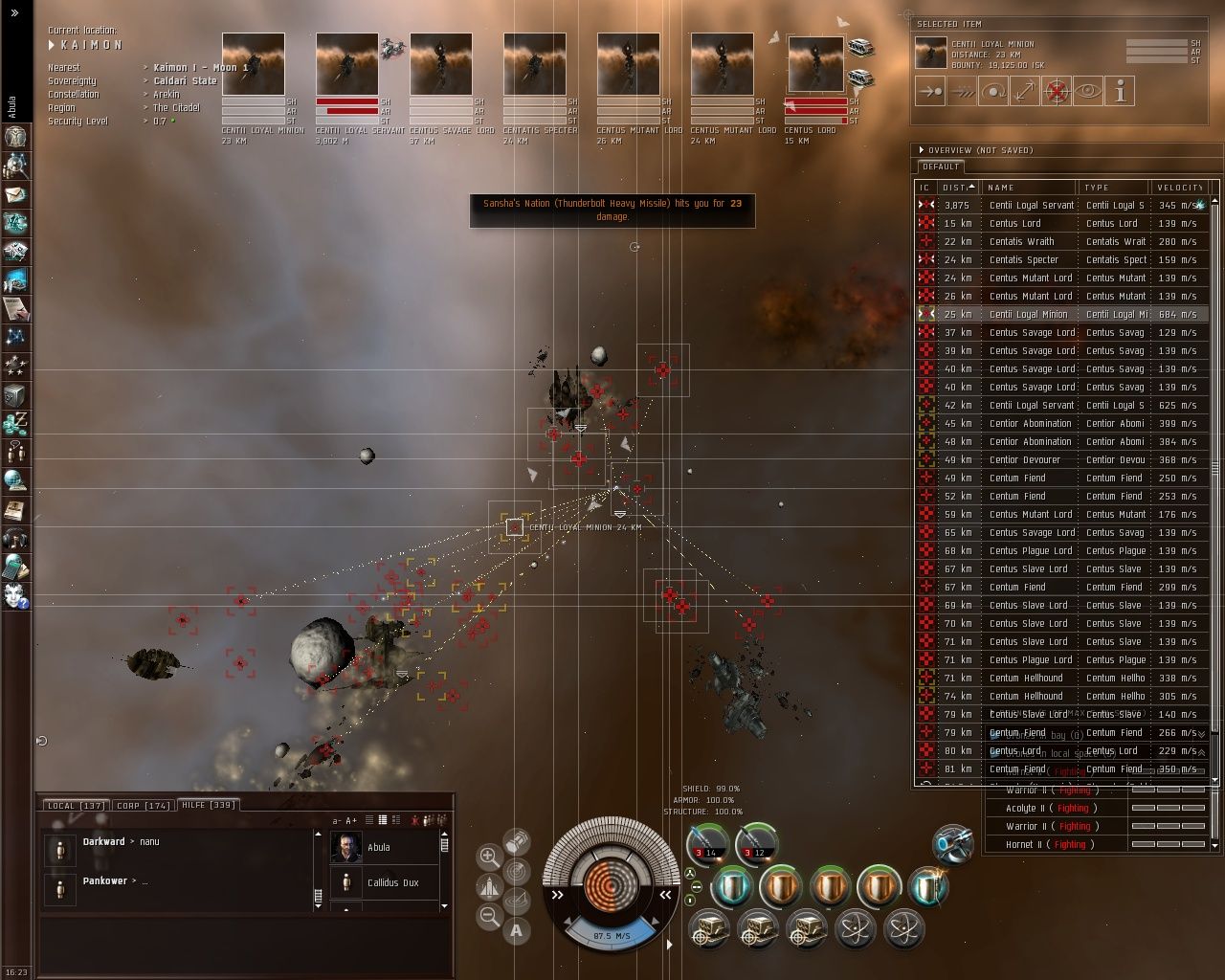Select Centatis Wraith row in overview

1021,242
